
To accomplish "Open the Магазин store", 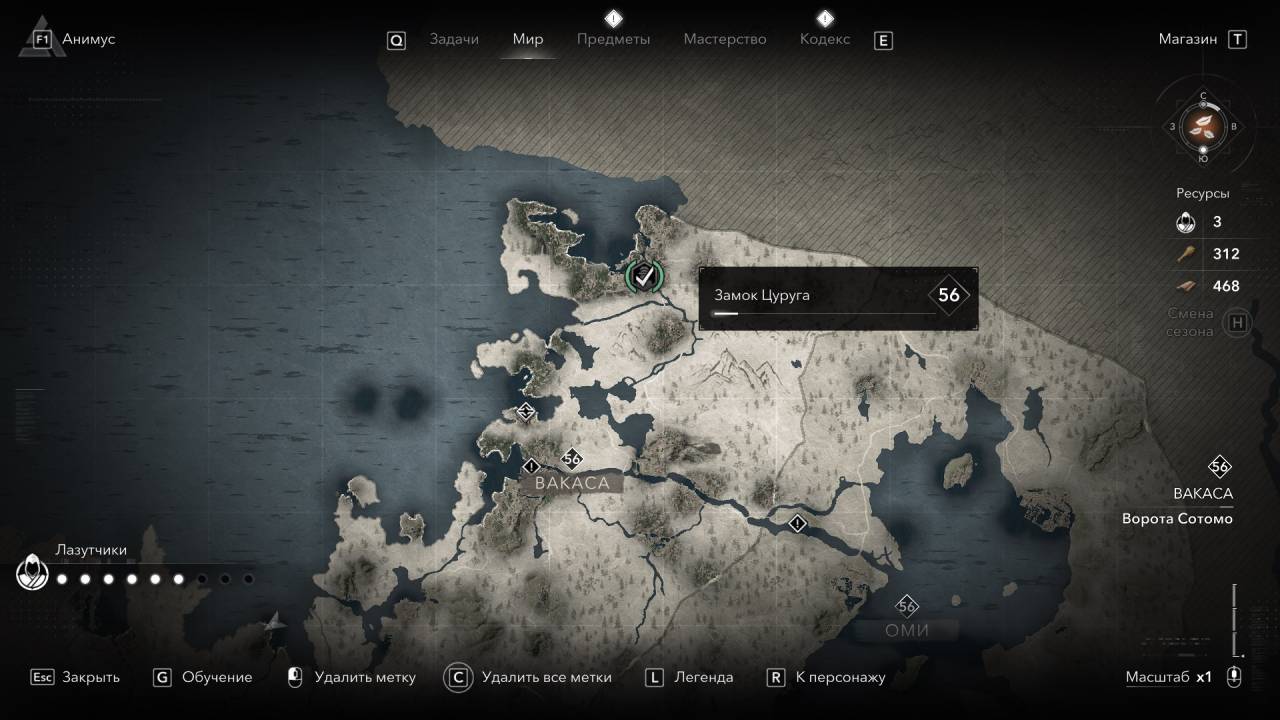I will (x=1188, y=39).
